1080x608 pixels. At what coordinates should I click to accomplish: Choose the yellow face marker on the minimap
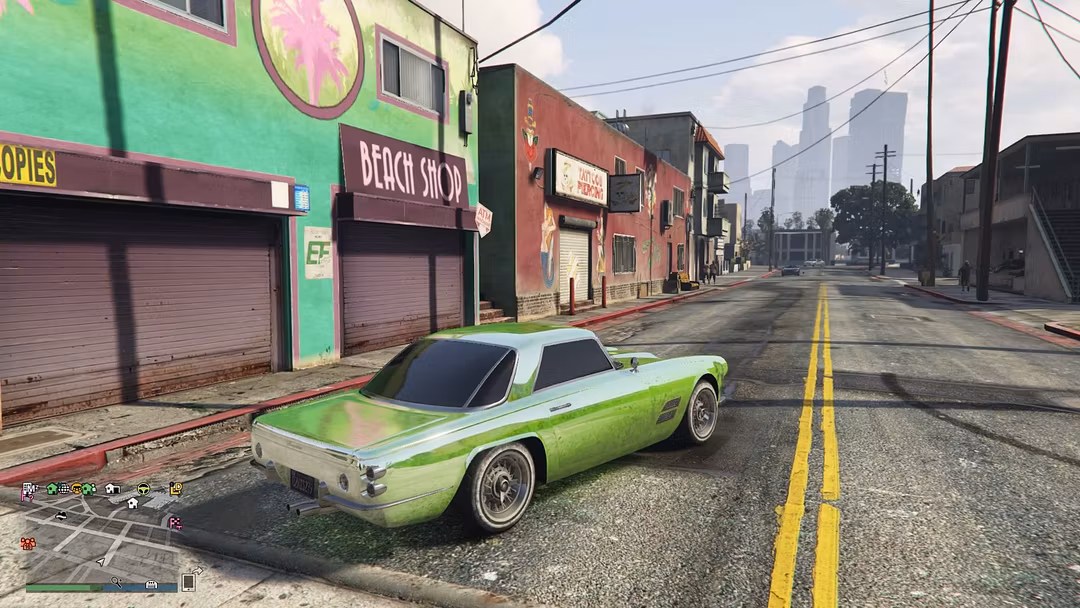[76, 489]
